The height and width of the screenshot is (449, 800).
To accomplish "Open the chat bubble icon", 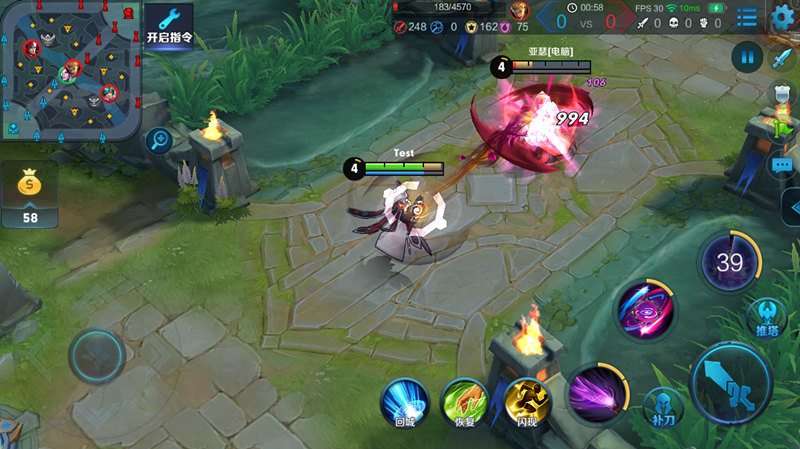I will tap(782, 164).
